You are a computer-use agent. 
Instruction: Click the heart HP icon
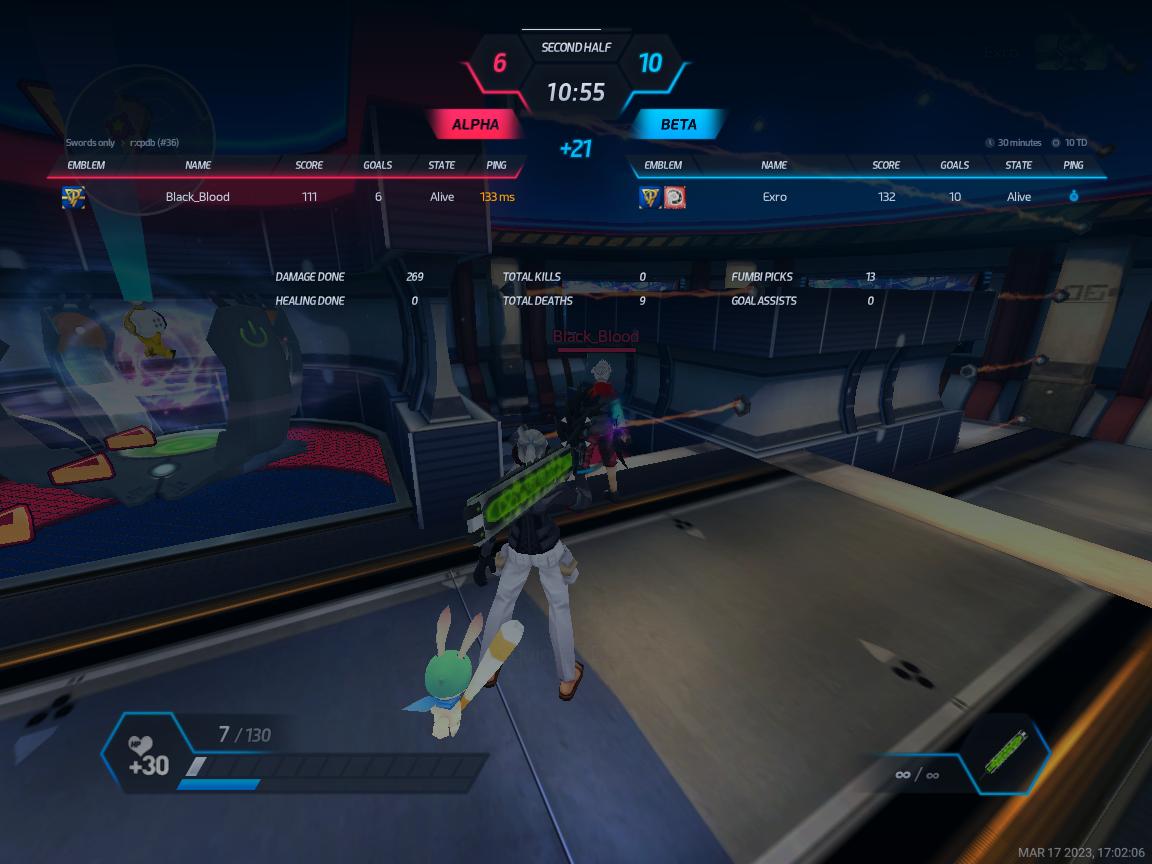[x=140, y=745]
